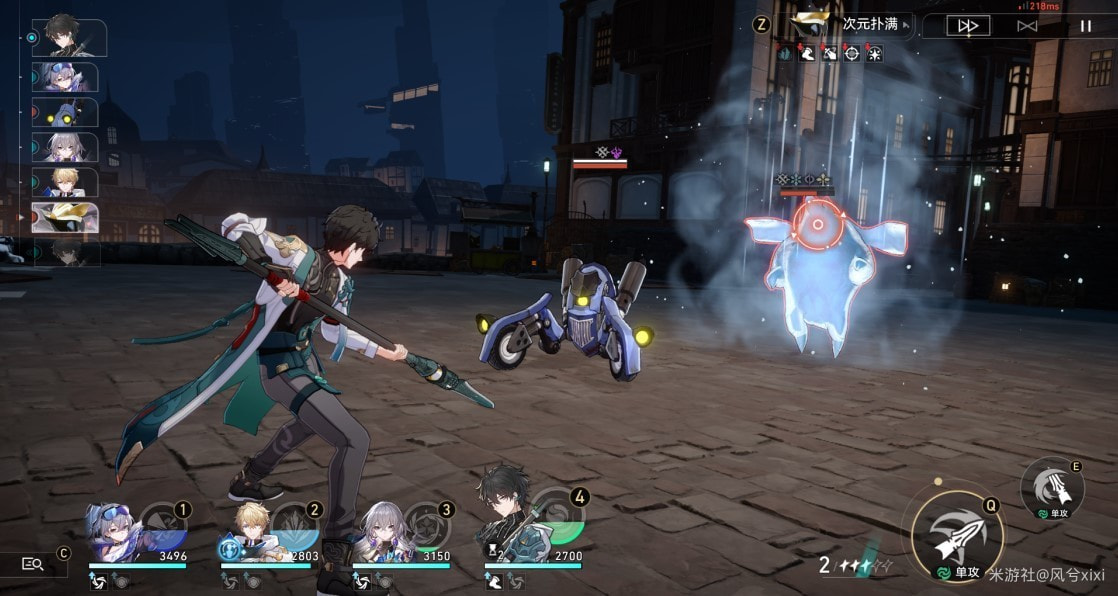Enable auto-battle with the bowtie-shaped icon
1118x596 pixels.
1026,26
